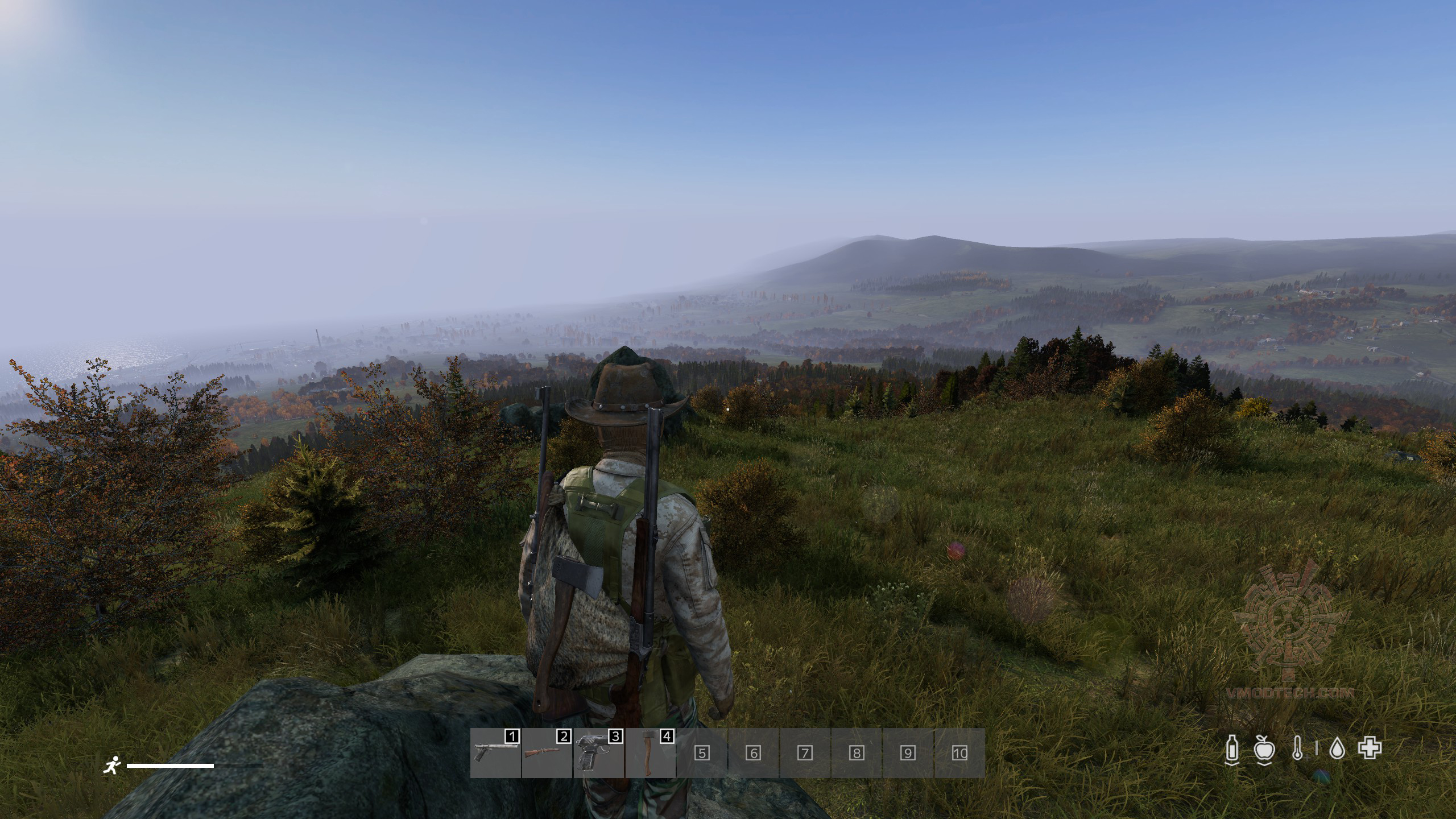Screen dimensions: 1456x819
Task: Choose the black handgun in slot 3
Action: coord(598,753)
